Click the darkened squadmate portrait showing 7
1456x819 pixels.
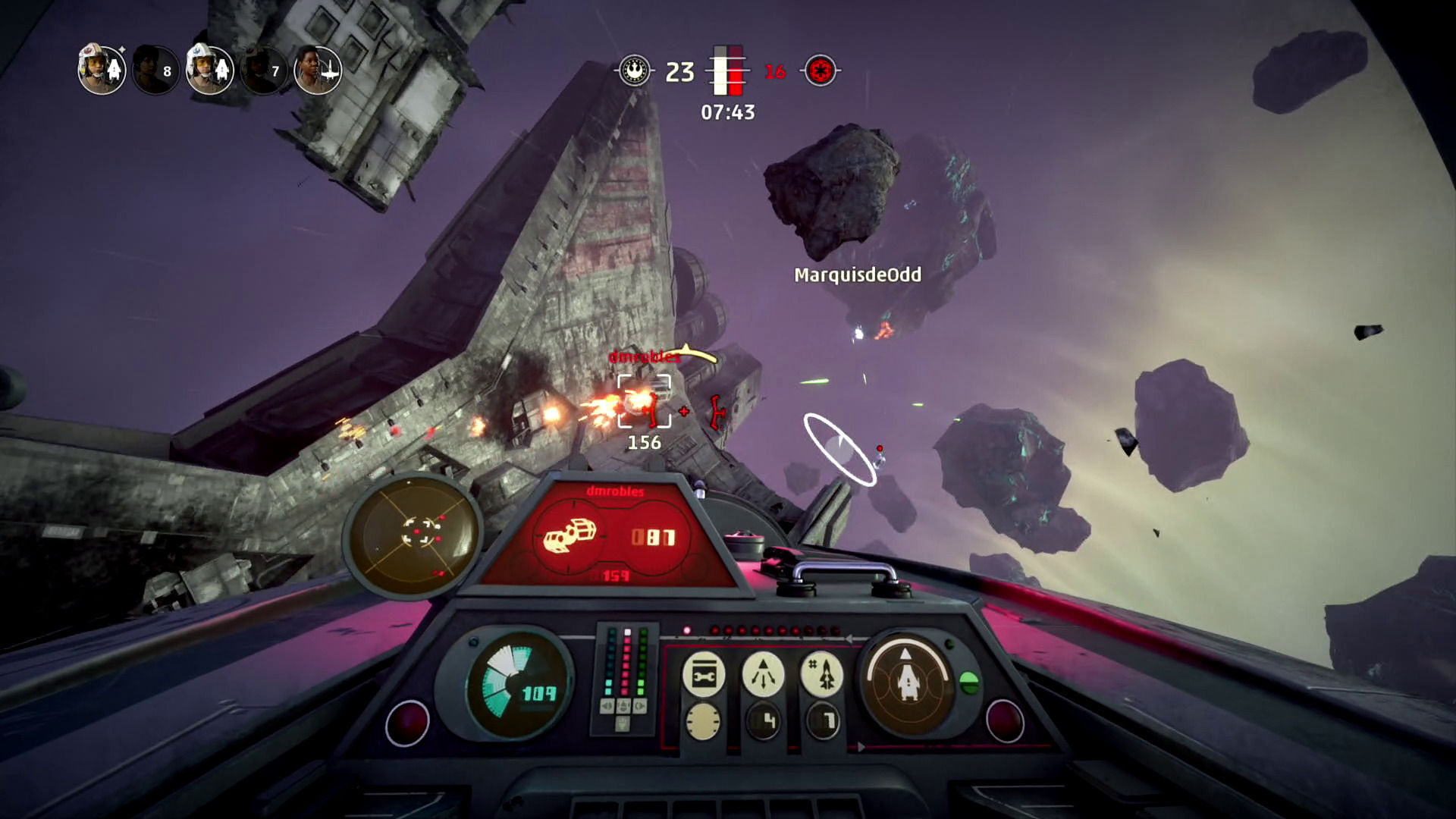[x=263, y=71]
